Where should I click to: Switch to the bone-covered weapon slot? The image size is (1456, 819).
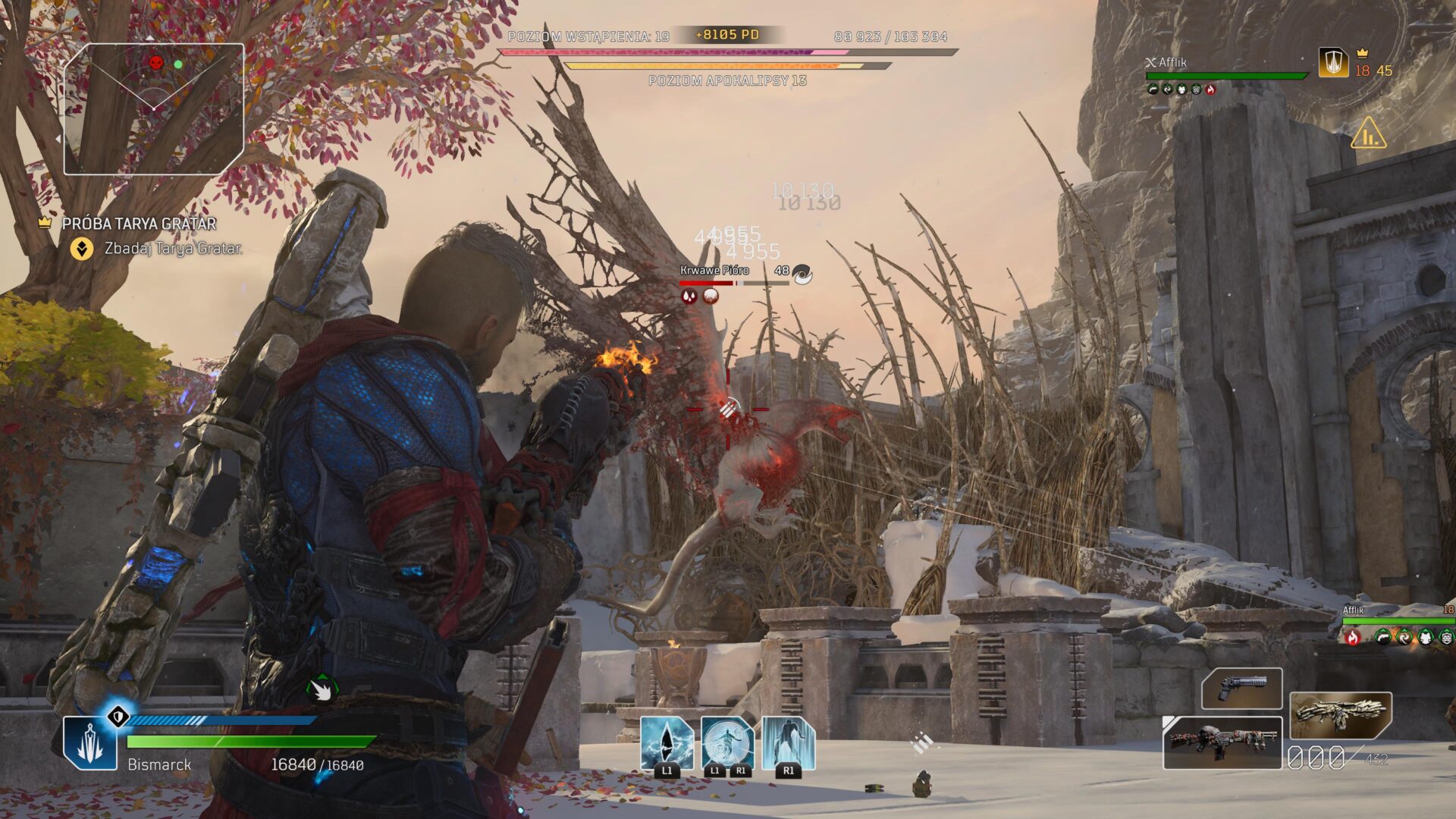tap(1340, 714)
